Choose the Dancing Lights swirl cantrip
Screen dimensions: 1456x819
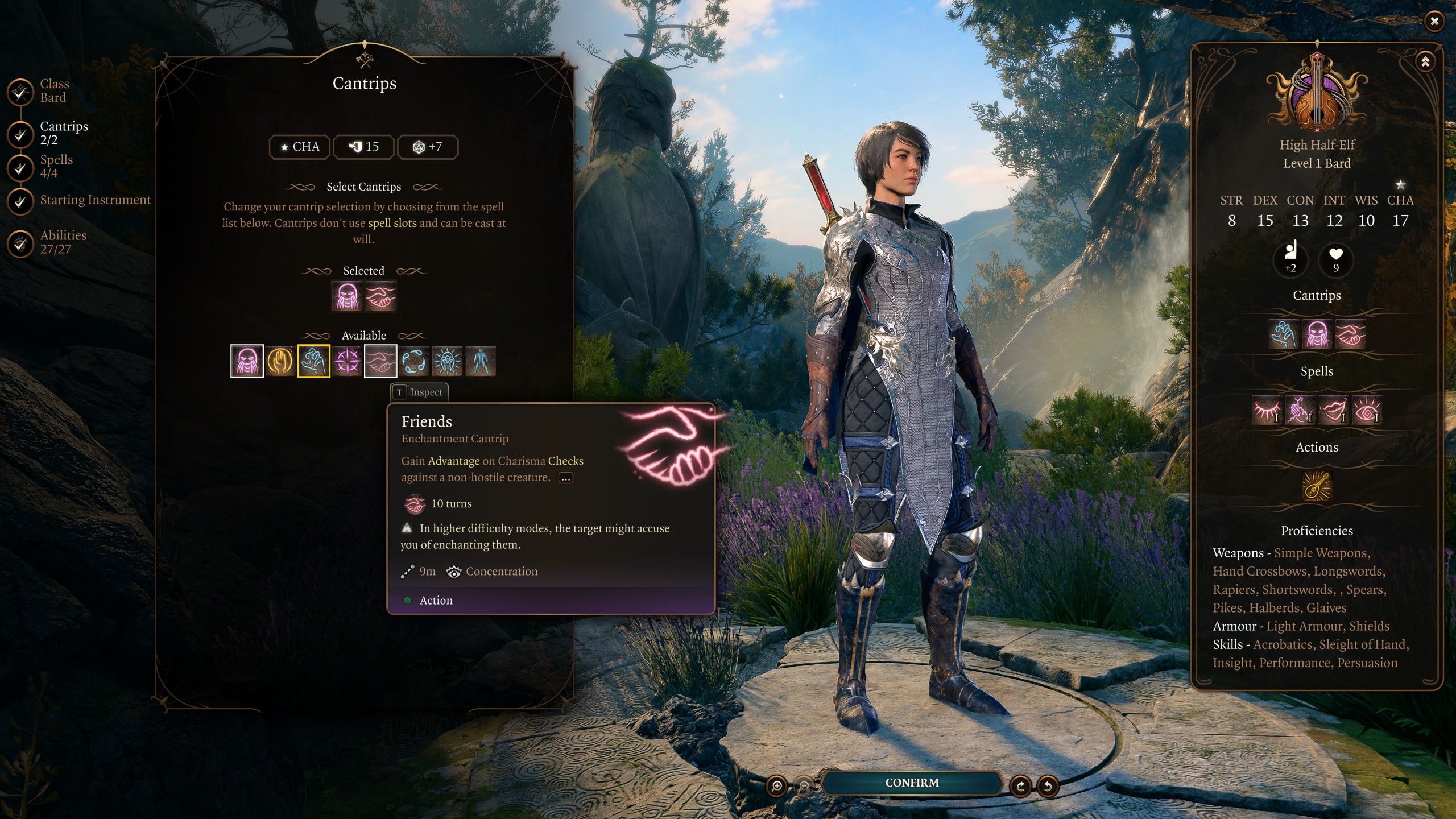(413, 361)
